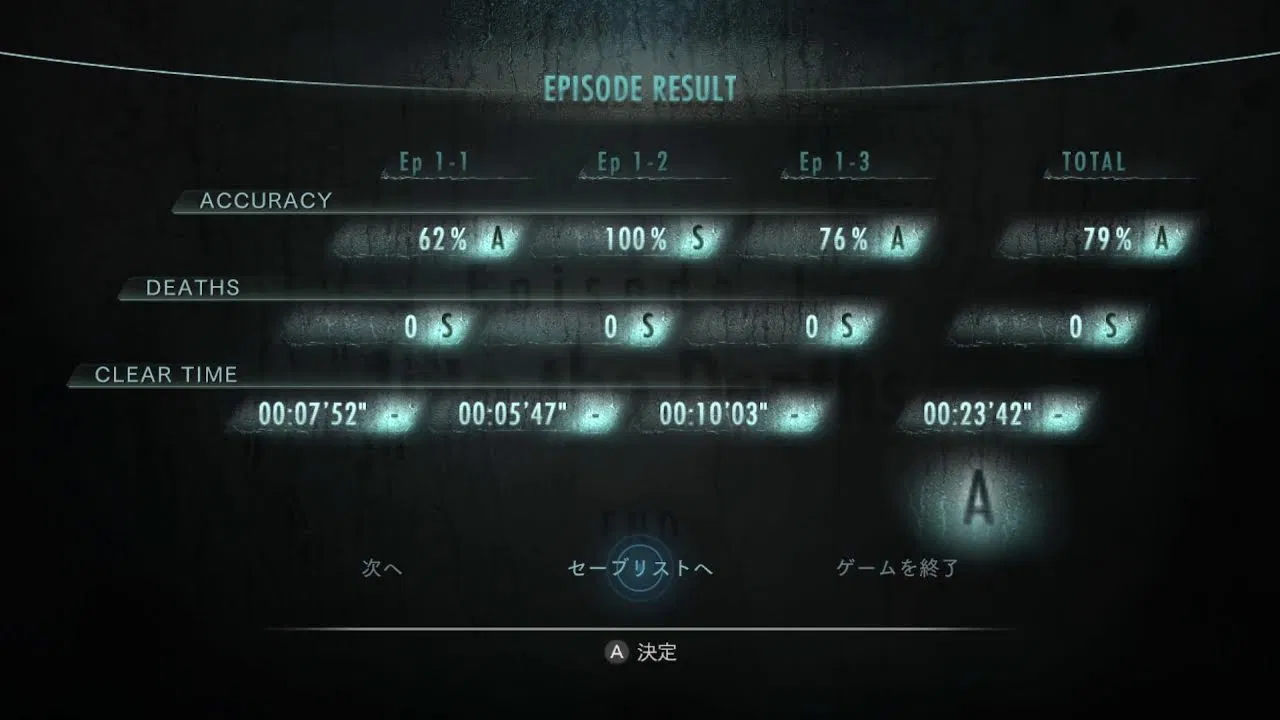Select the 次へ (Next) option
The height and width of the screenshot is (720, 1280).
(x=381, y=569)
